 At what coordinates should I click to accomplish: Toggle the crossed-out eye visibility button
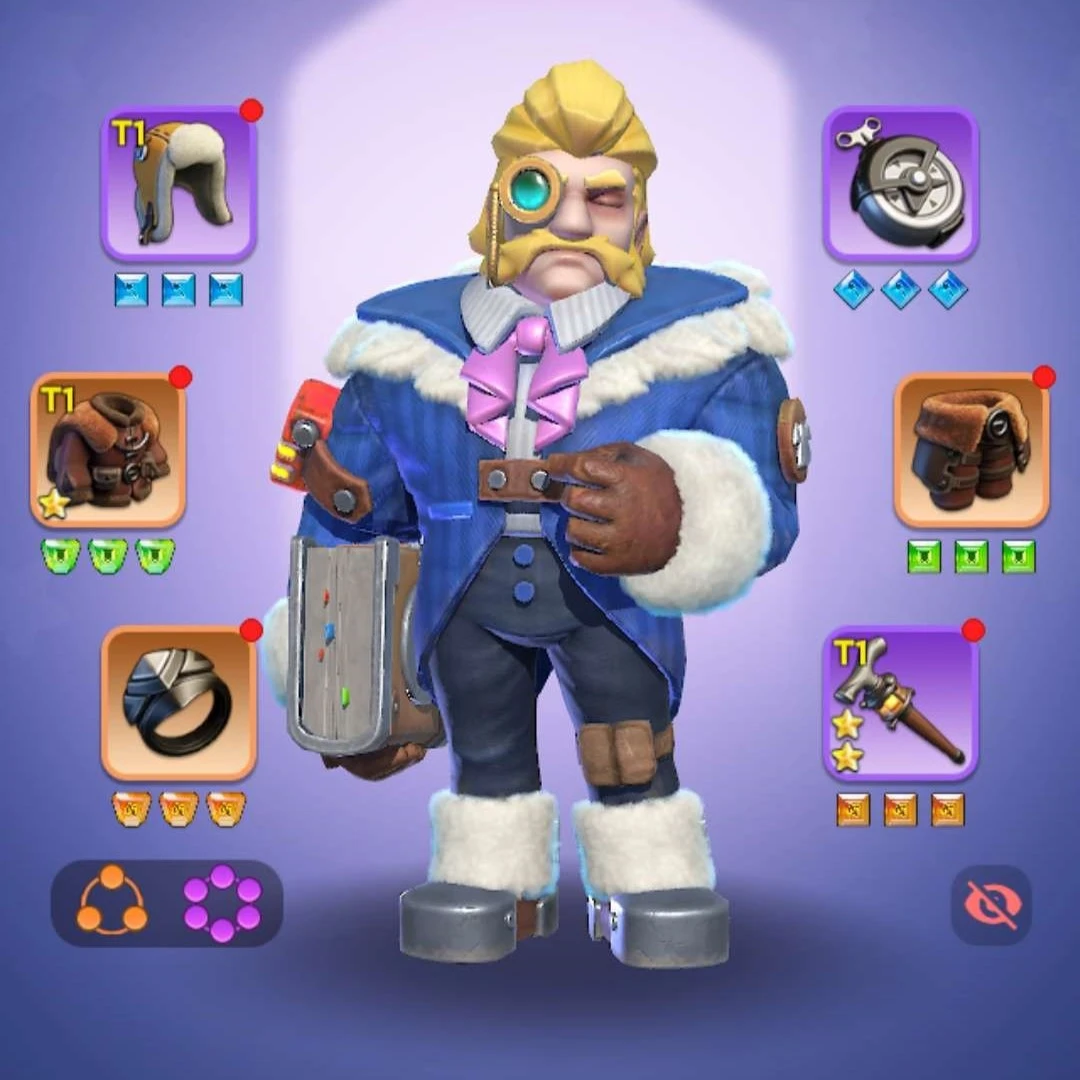coord(990,905)
